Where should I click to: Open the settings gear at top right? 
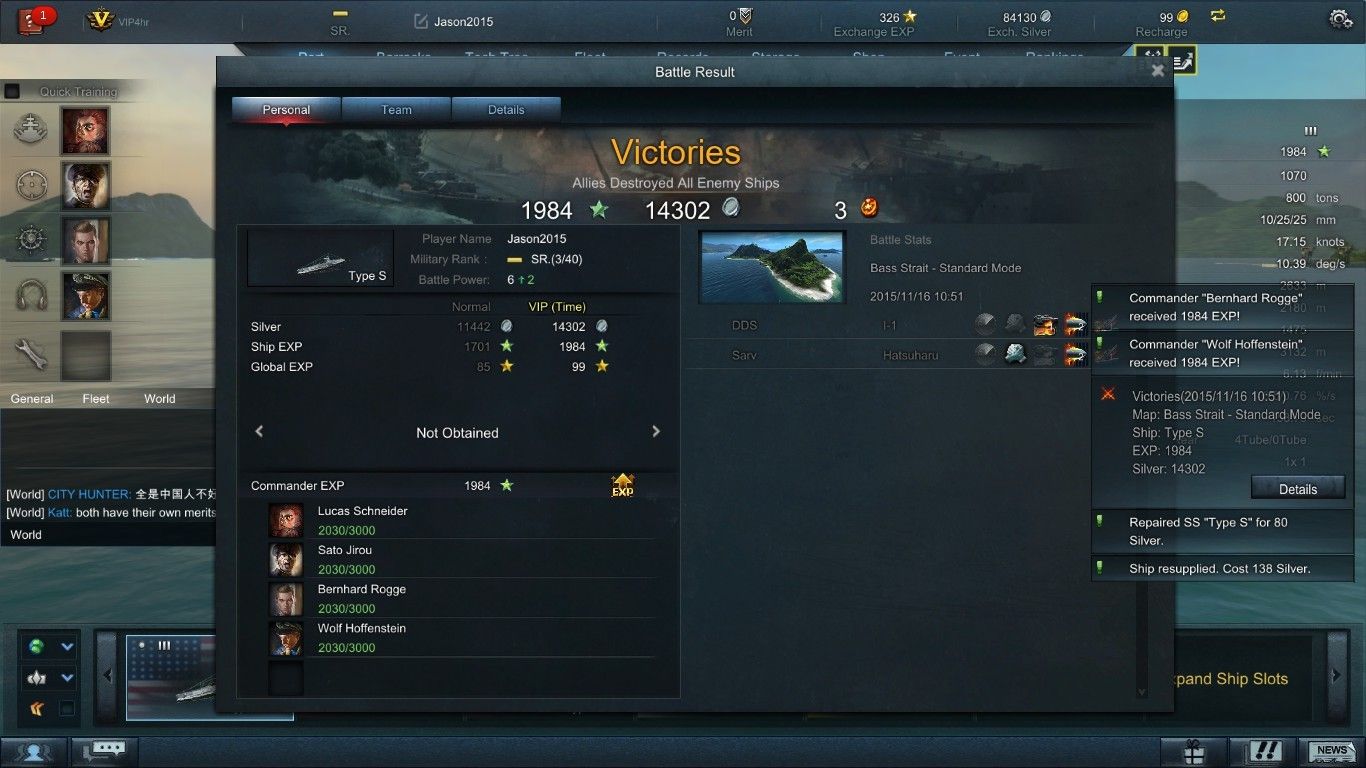(x=1339, y=19)
